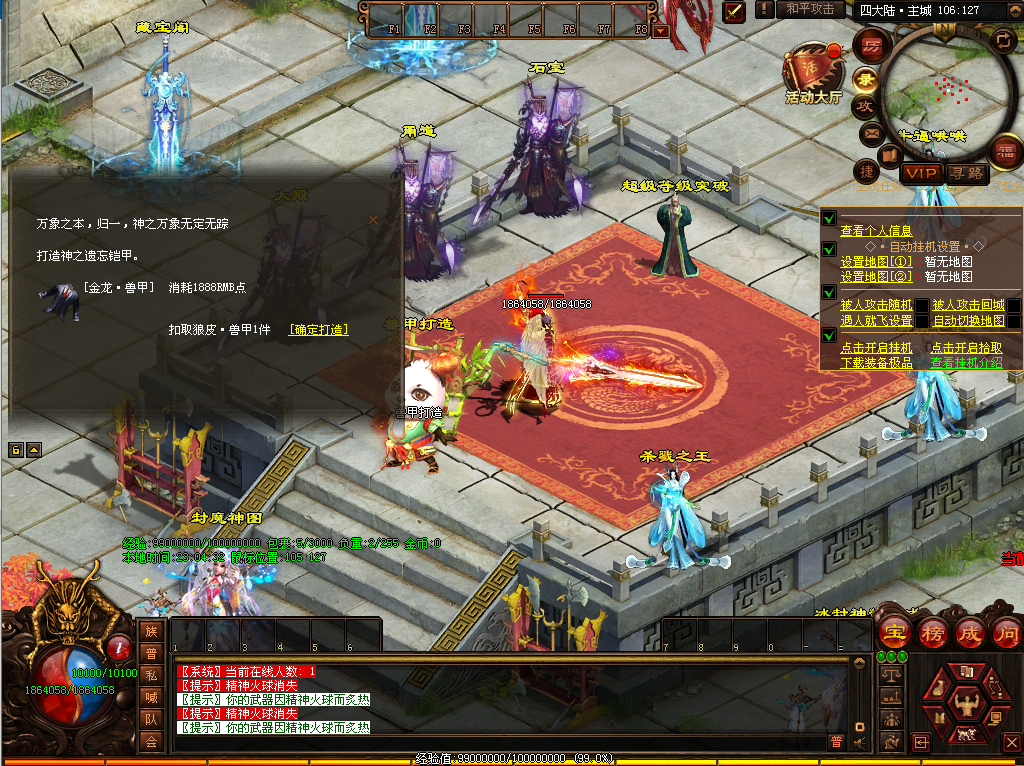The image size is (1024, 766).
Task: Open the mail envelope icon beside minimap
Action: [870, 132]
